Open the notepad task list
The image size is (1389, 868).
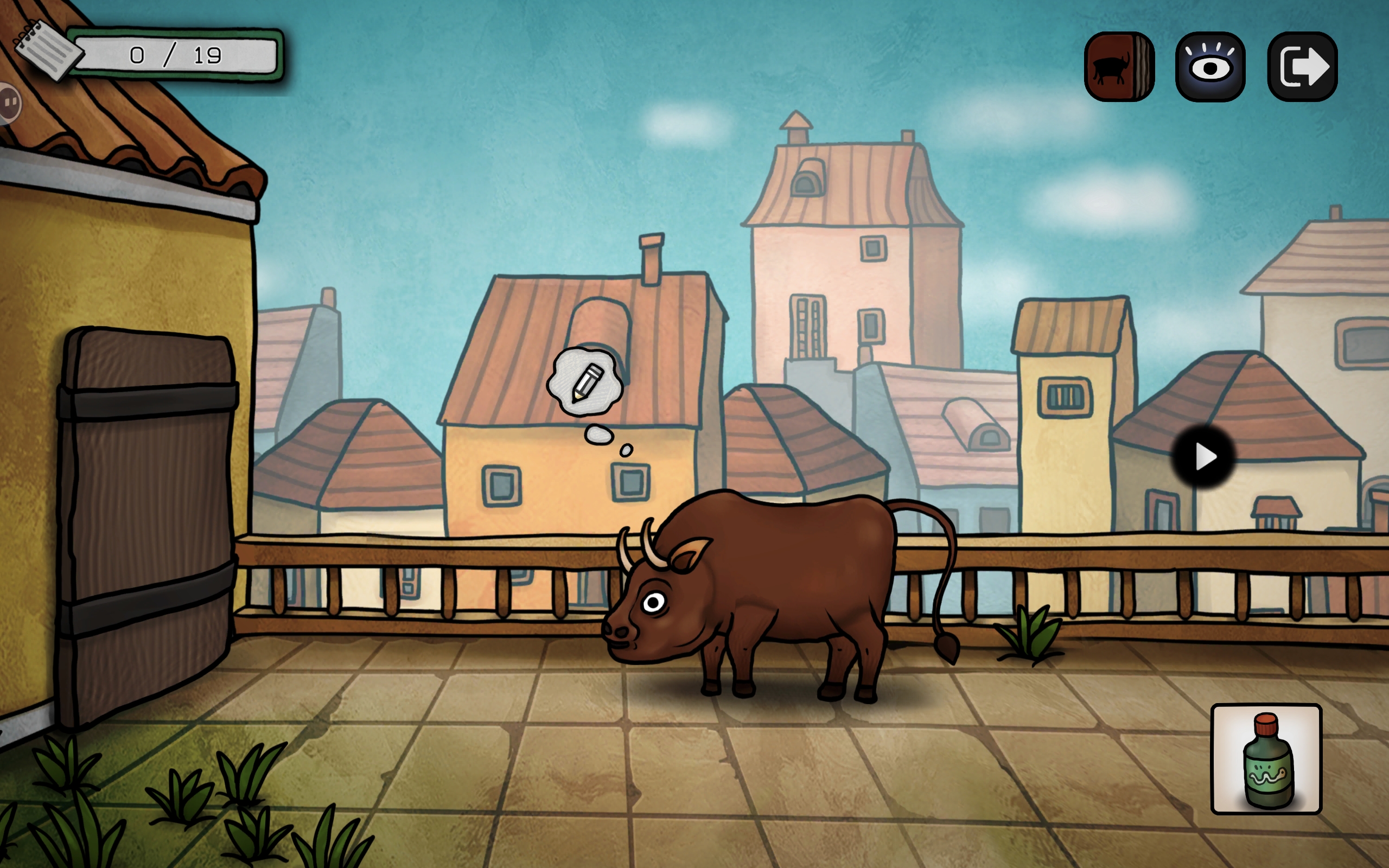coord(47,49)
